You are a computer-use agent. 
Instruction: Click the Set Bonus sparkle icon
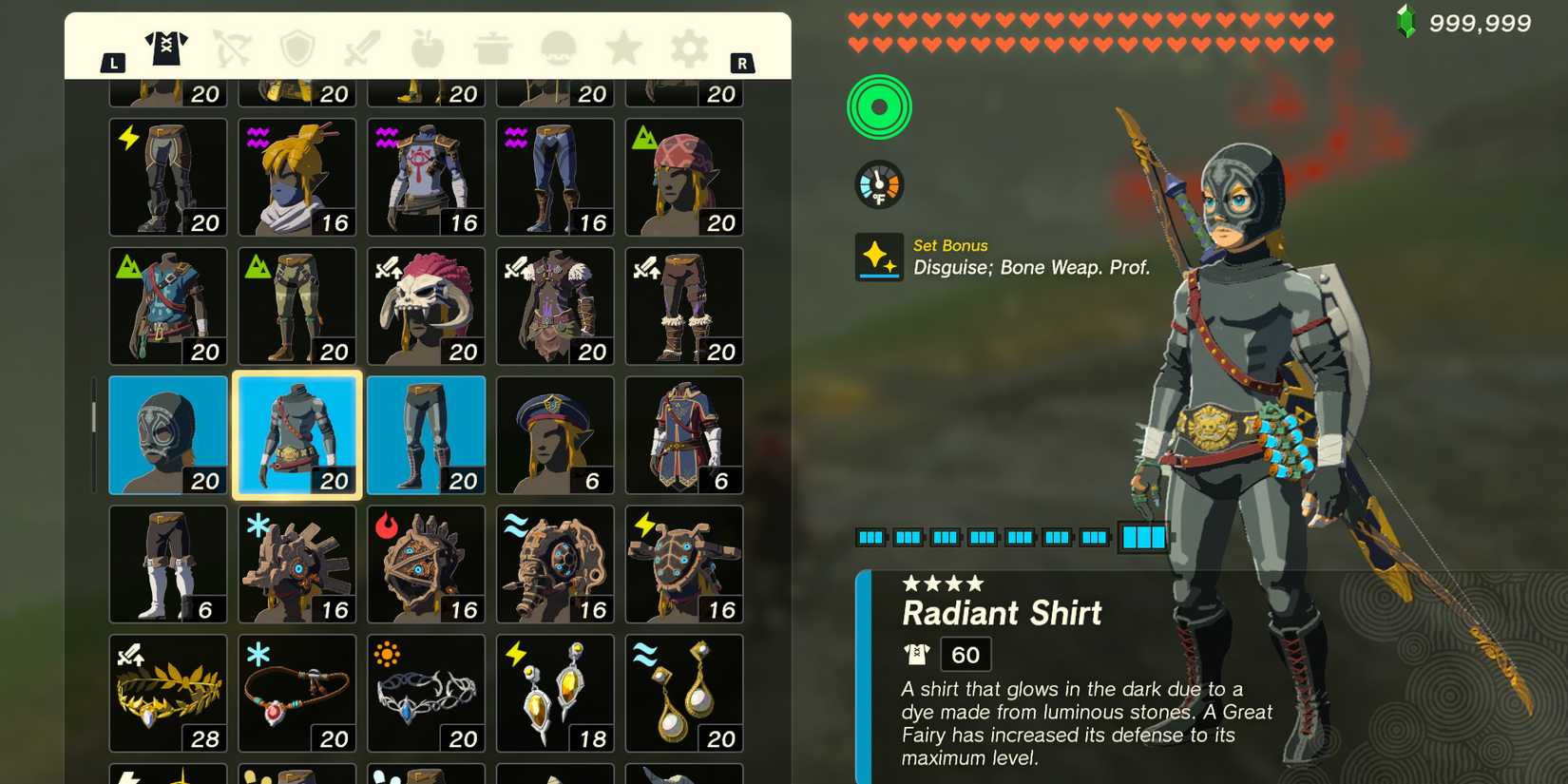click(879, 258)
